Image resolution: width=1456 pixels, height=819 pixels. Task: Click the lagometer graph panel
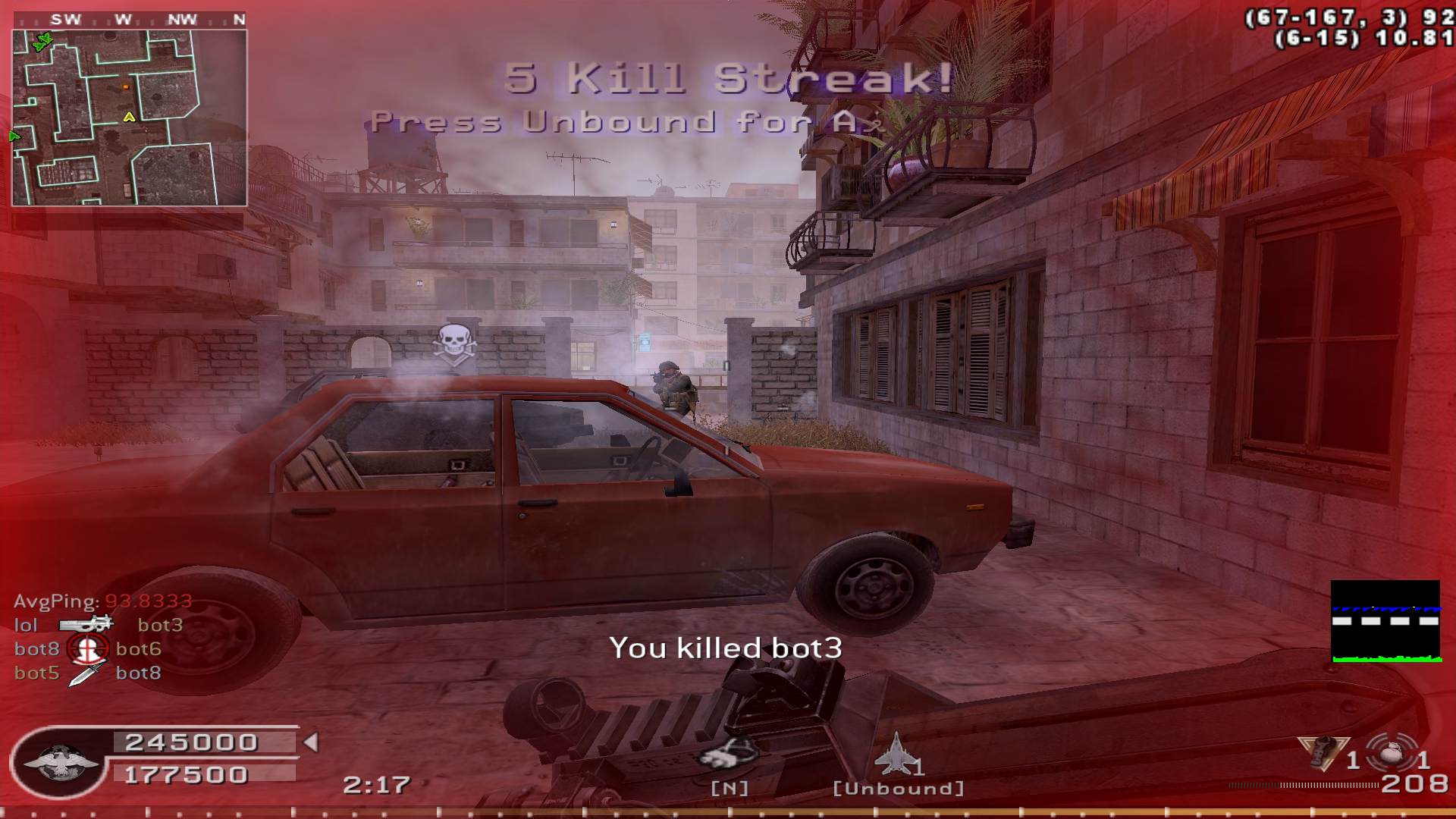1385,621
